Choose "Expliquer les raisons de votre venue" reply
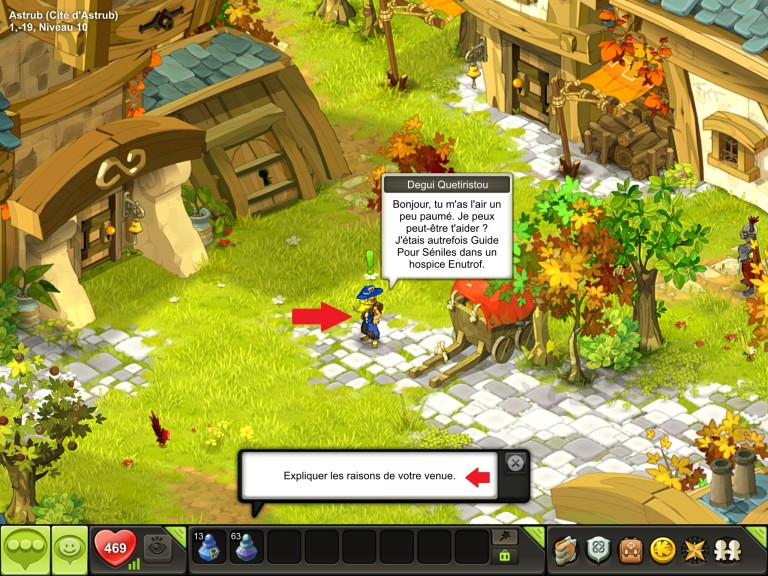 coord(369,476)
